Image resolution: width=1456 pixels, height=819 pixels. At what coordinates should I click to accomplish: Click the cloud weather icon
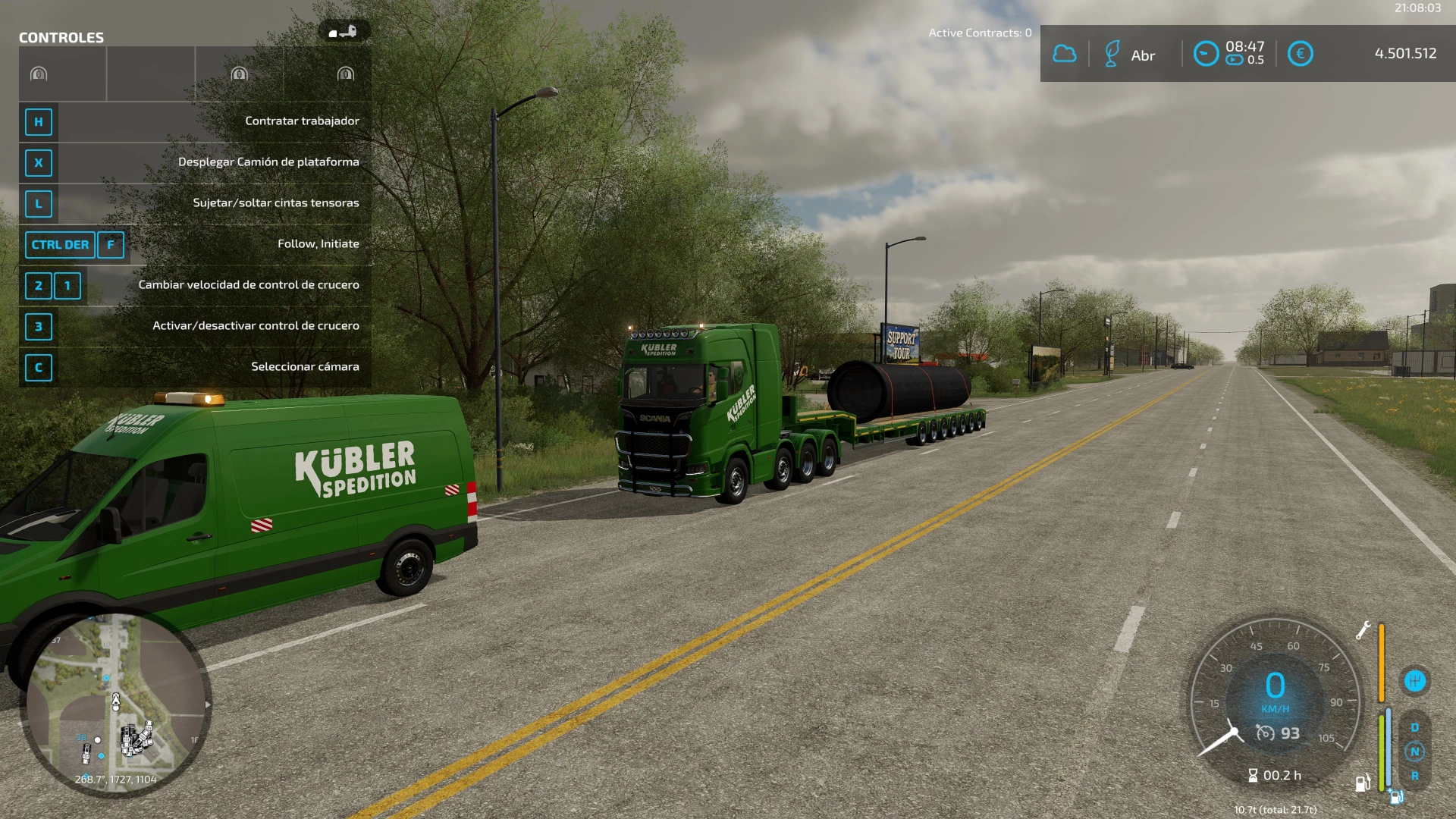1065,54
